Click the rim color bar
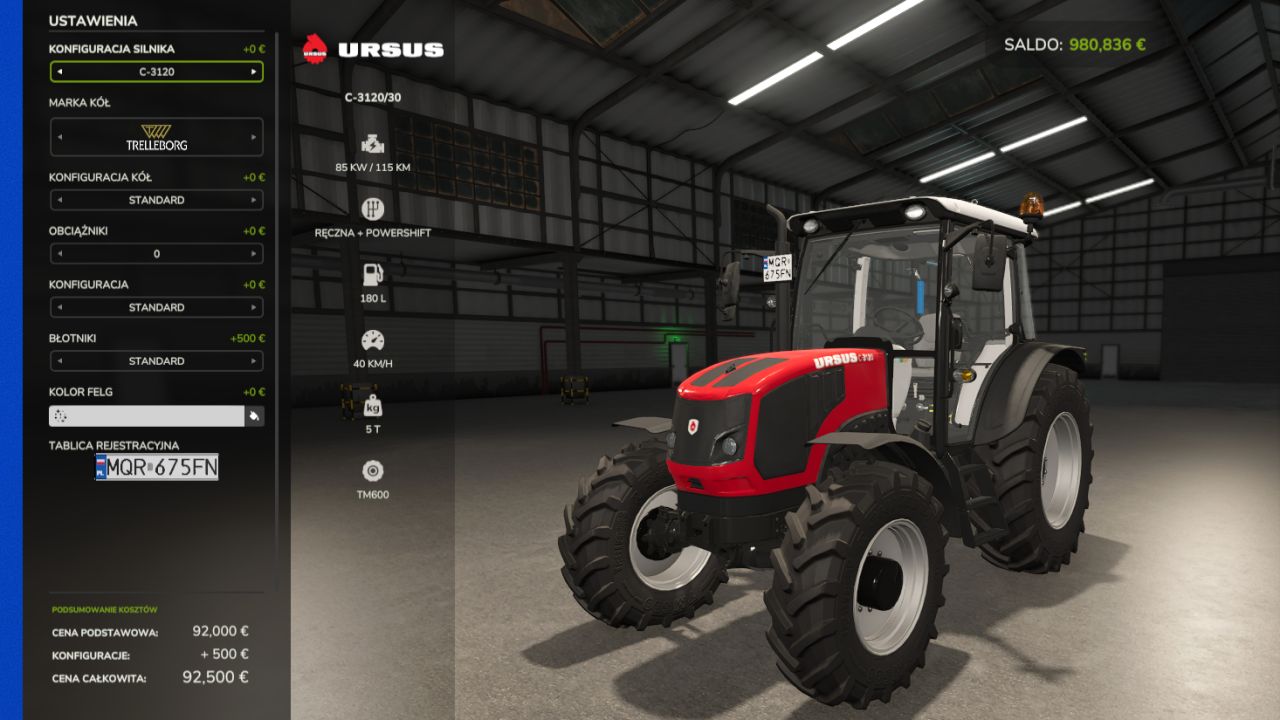 coord(146,416)
